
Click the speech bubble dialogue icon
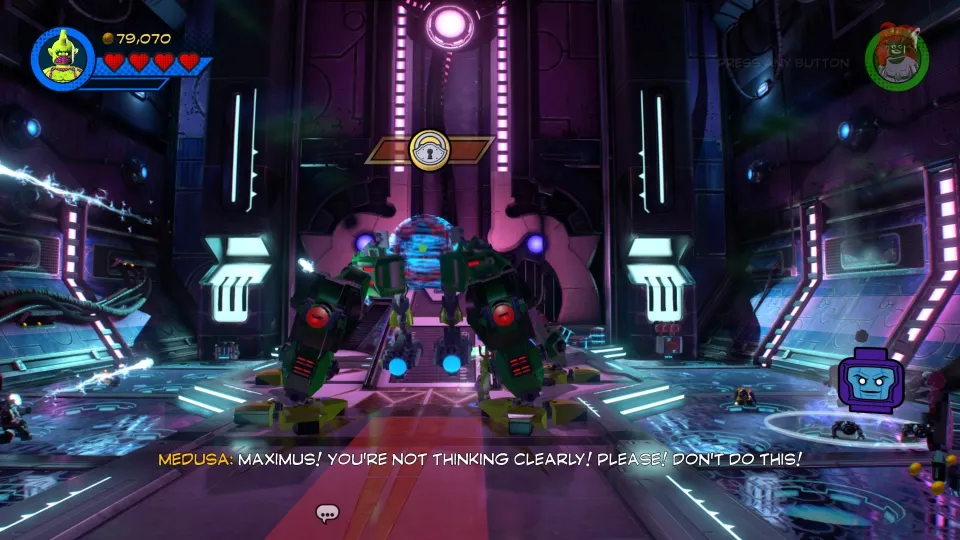pyautogui.click(x=327, y=514)
